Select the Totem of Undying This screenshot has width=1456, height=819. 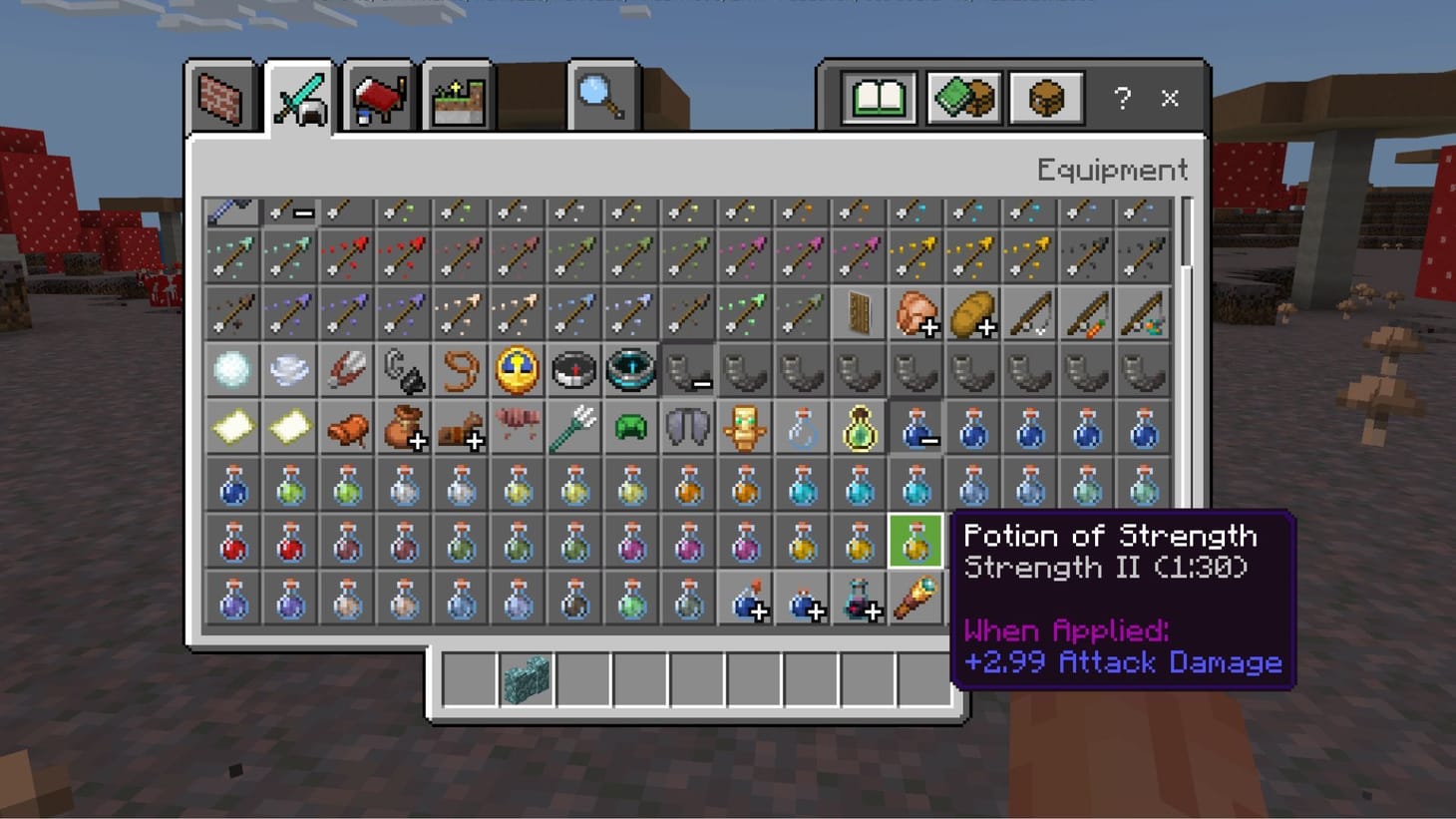[745, 427]
